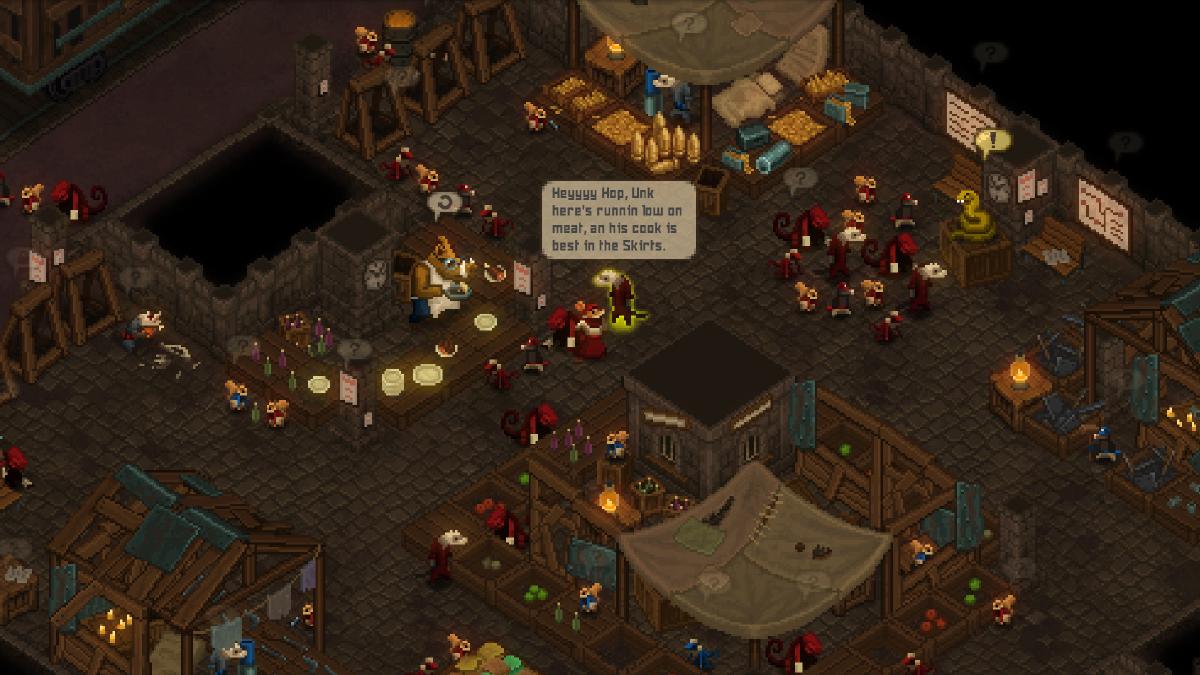Click the yellow exclamation mark speech bubble

993,143
